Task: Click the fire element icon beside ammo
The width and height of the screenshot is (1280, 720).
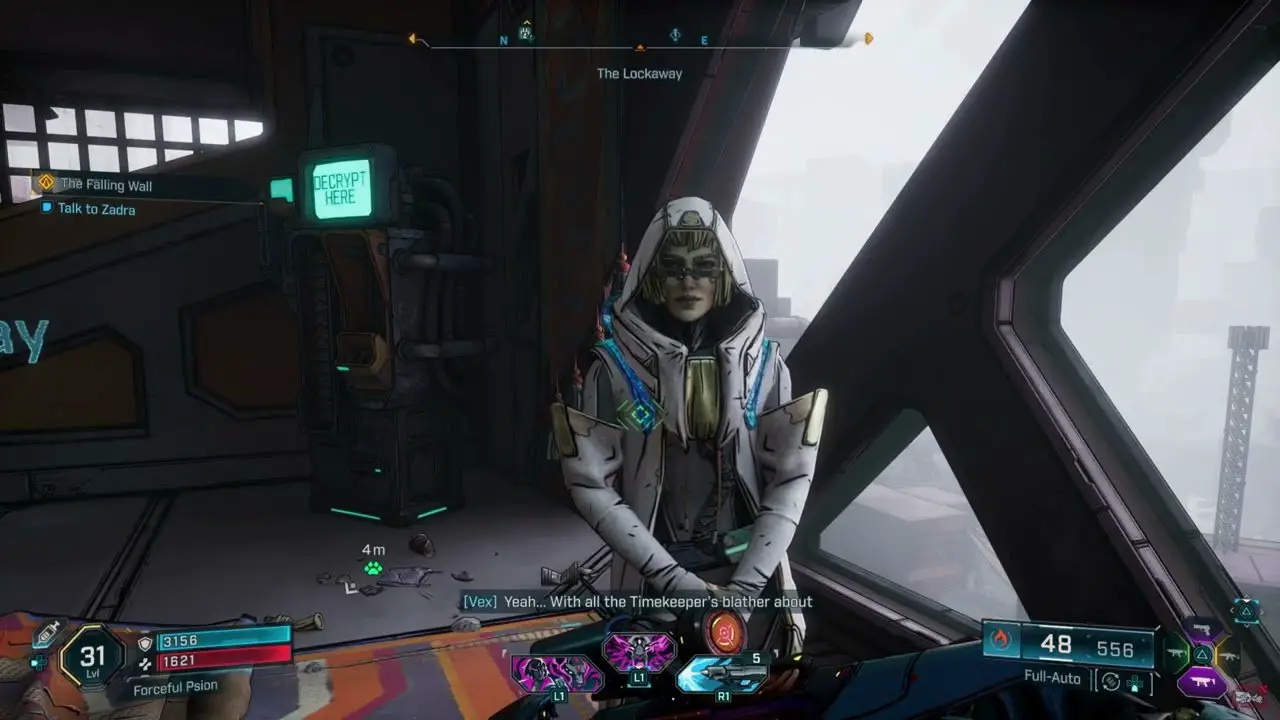Action: 1001,640
